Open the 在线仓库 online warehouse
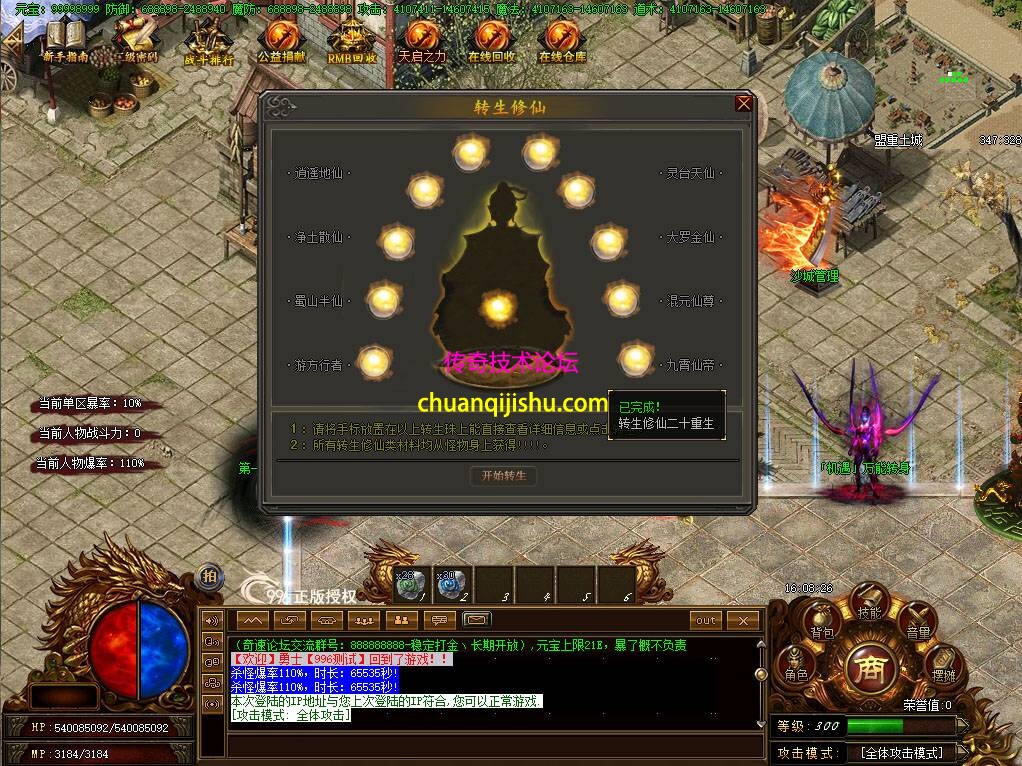This screenshot has width=1022, height=766. tap(563, 41)
